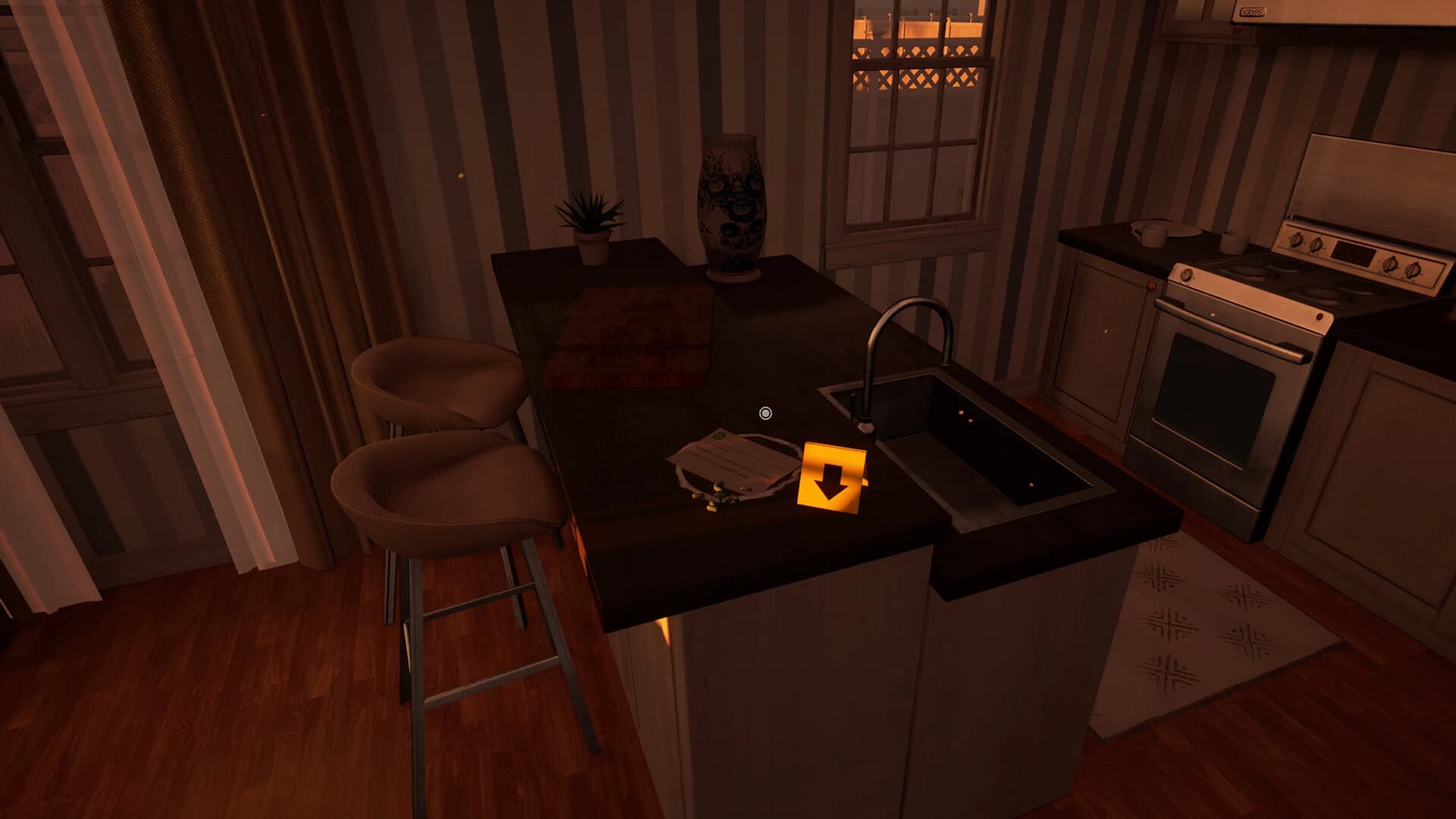1456x819 pixels.
Task: Click the oven control display panel
Action: click(1354, 254)
